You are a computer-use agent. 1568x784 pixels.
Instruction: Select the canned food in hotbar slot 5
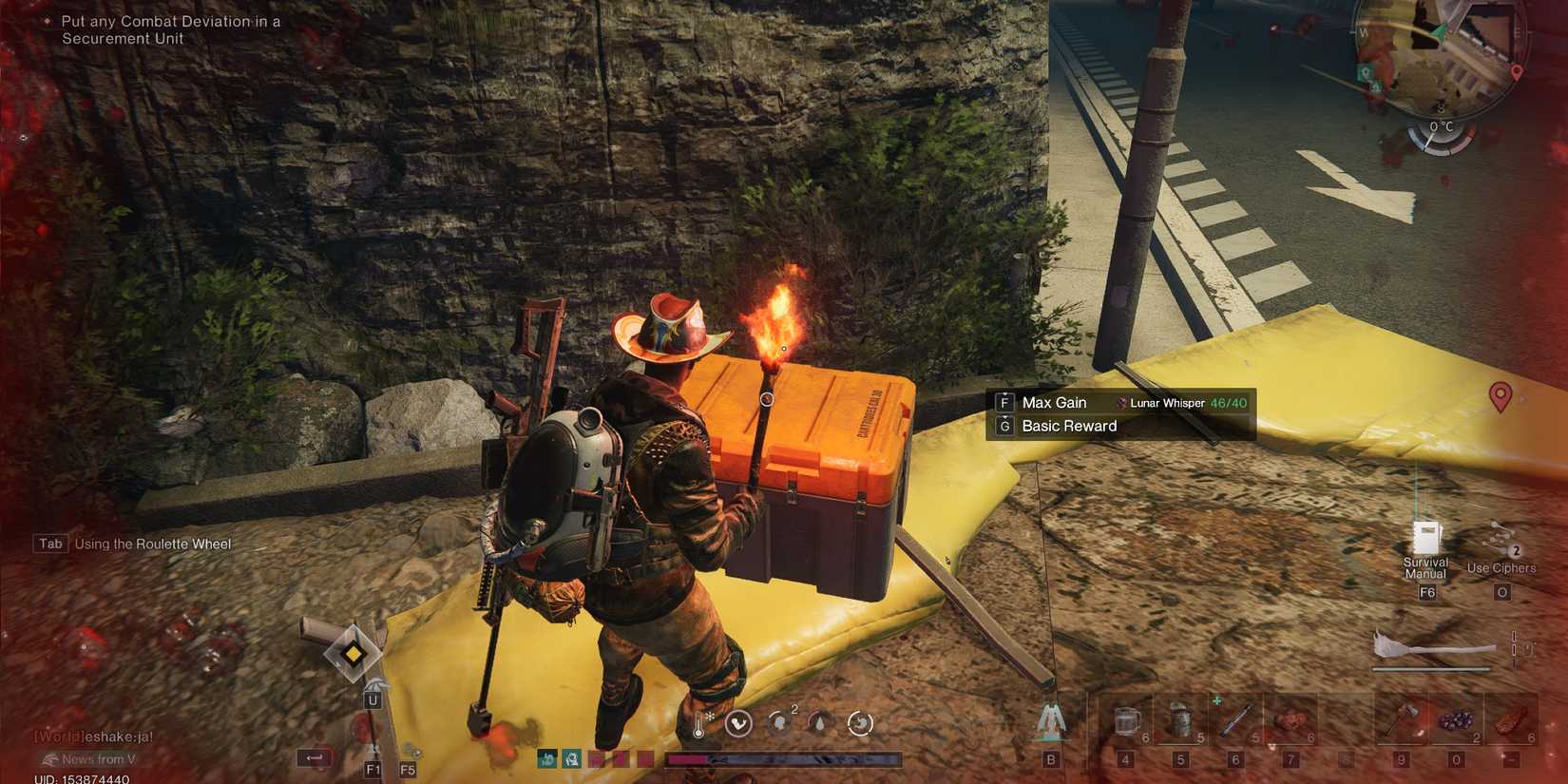1181,722
